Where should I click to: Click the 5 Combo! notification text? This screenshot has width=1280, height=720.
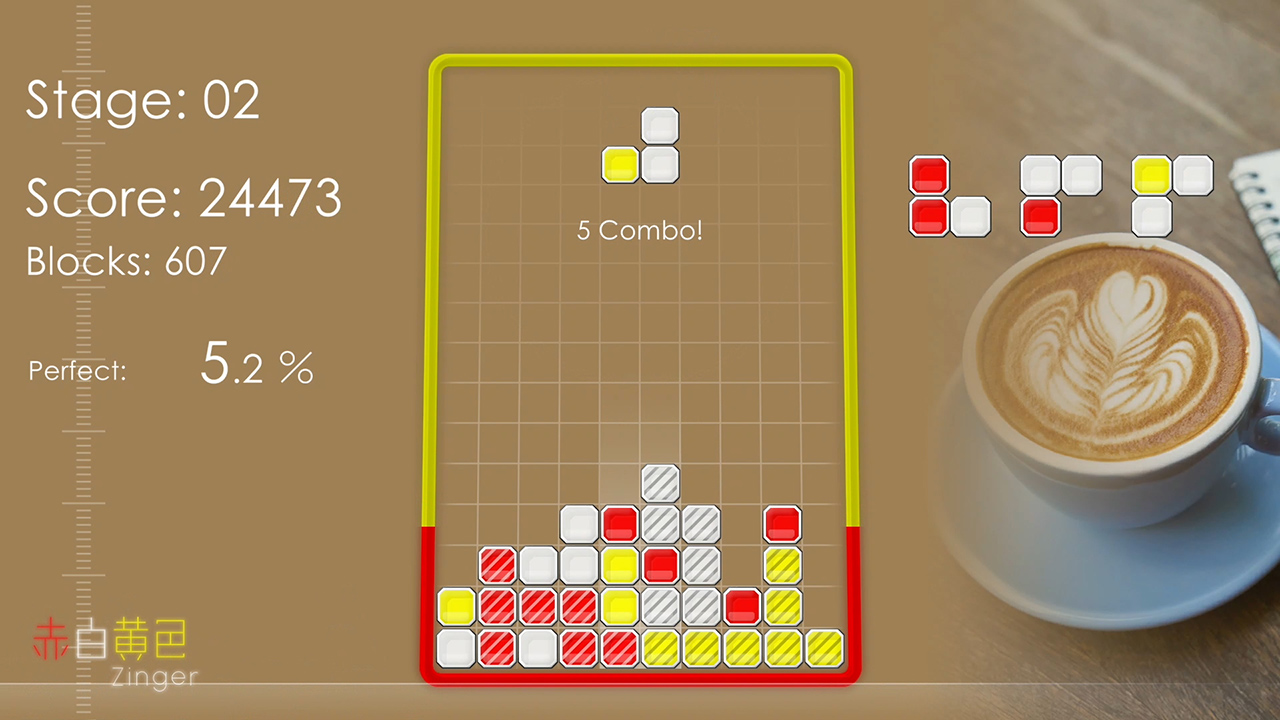640,231
